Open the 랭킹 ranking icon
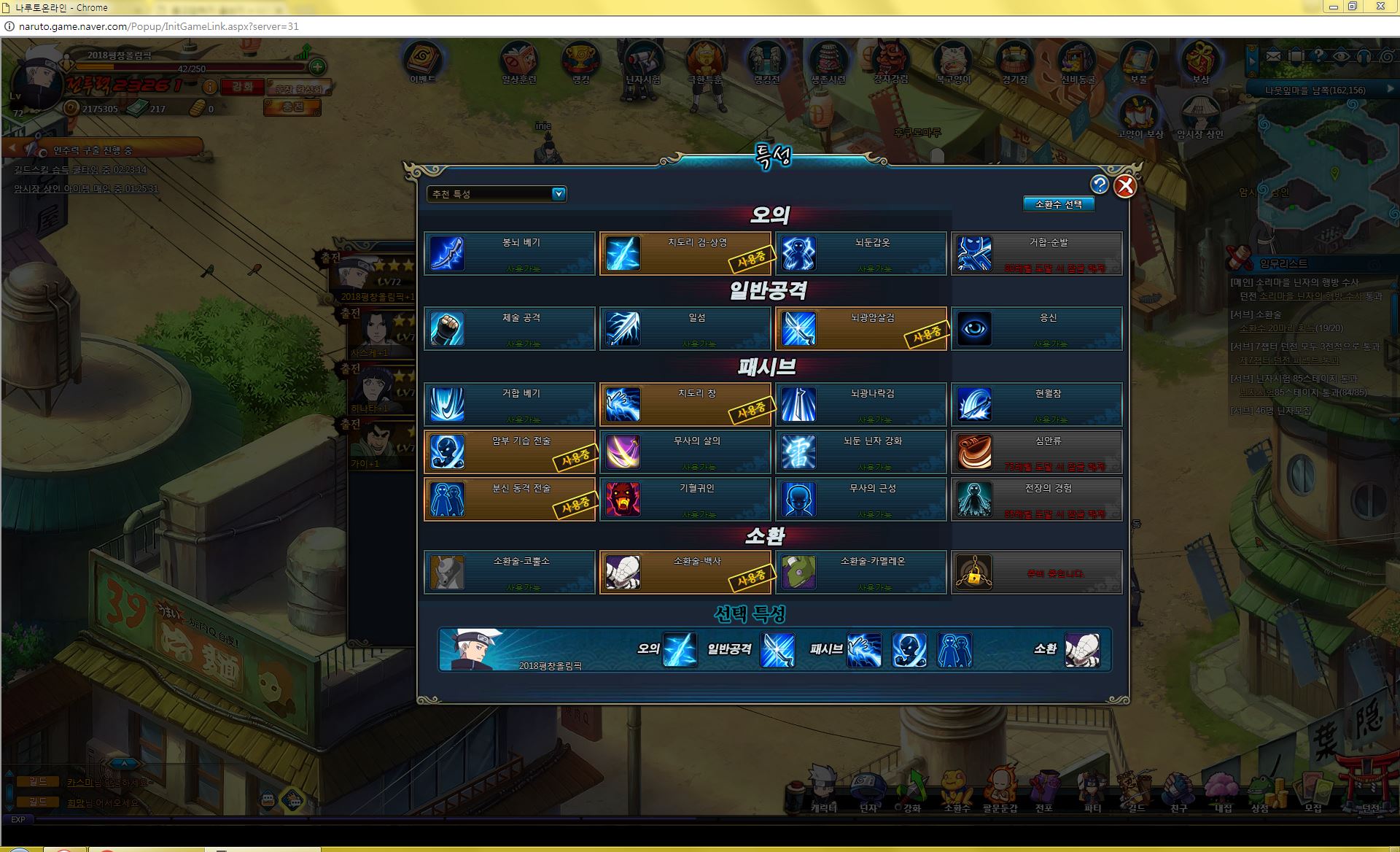1400x852 pixels. [x=581, y=61]
